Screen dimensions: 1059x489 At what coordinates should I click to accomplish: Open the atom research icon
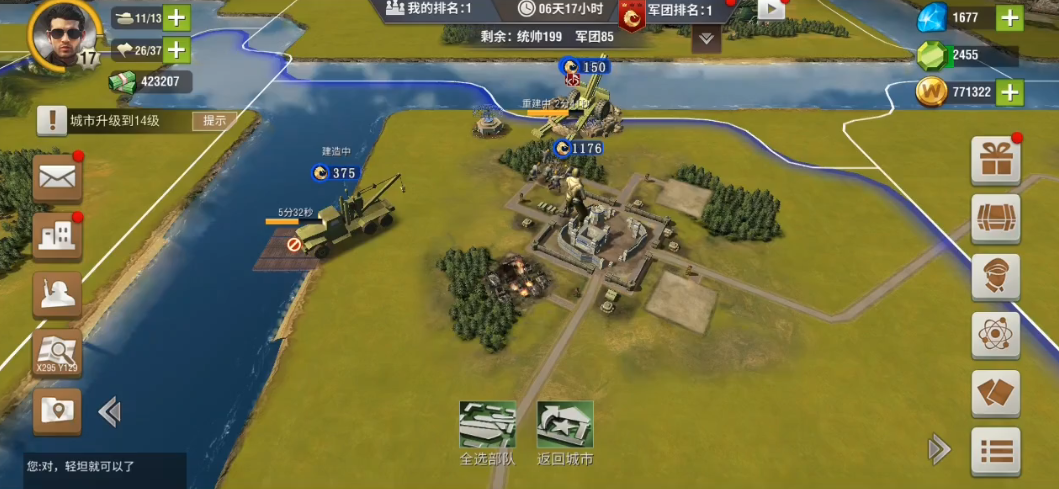coord(996,335)
